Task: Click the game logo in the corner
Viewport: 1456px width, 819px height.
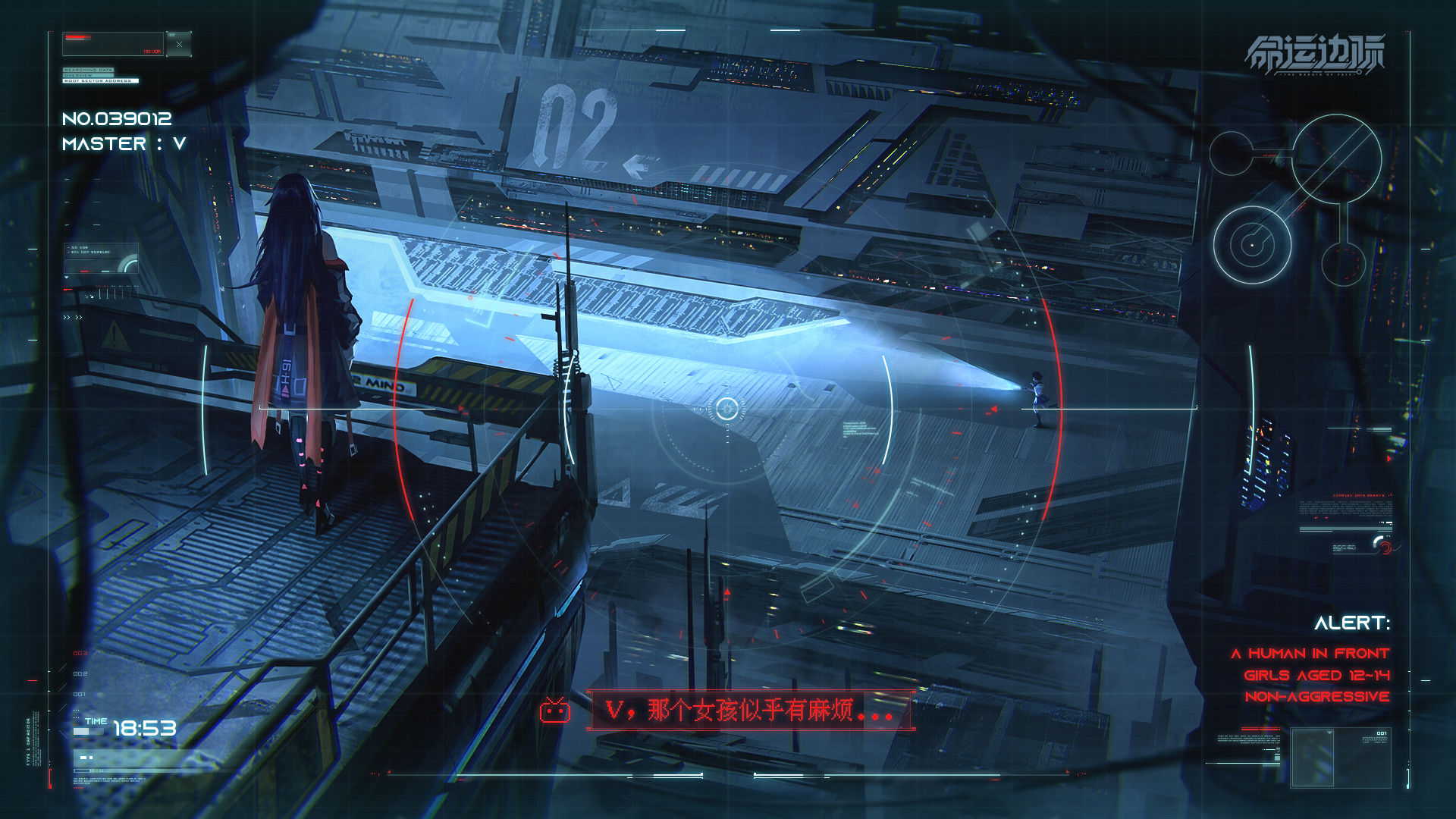Action: coord(1315,55)
